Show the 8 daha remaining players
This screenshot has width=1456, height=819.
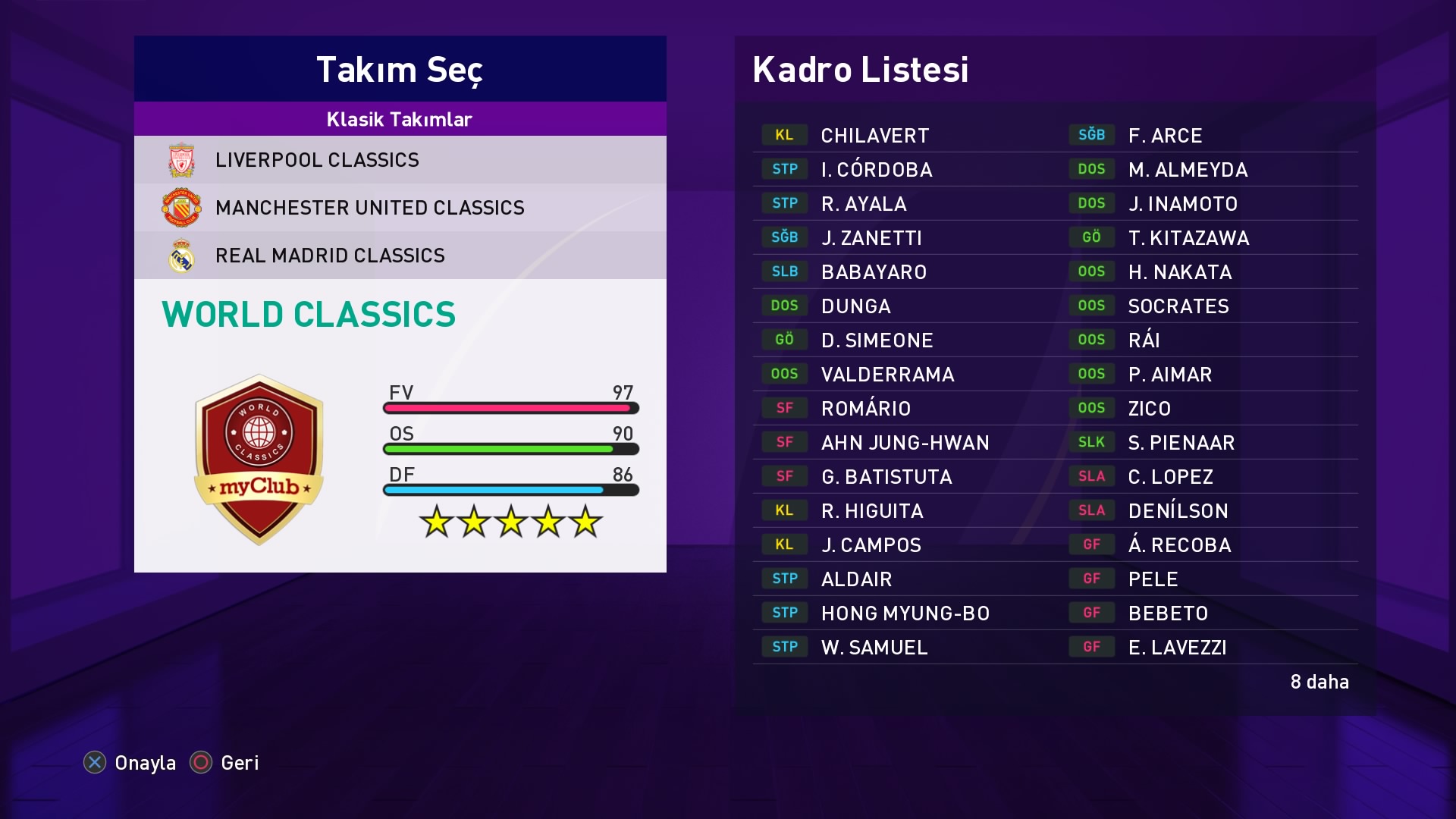tap(1319, 682)
